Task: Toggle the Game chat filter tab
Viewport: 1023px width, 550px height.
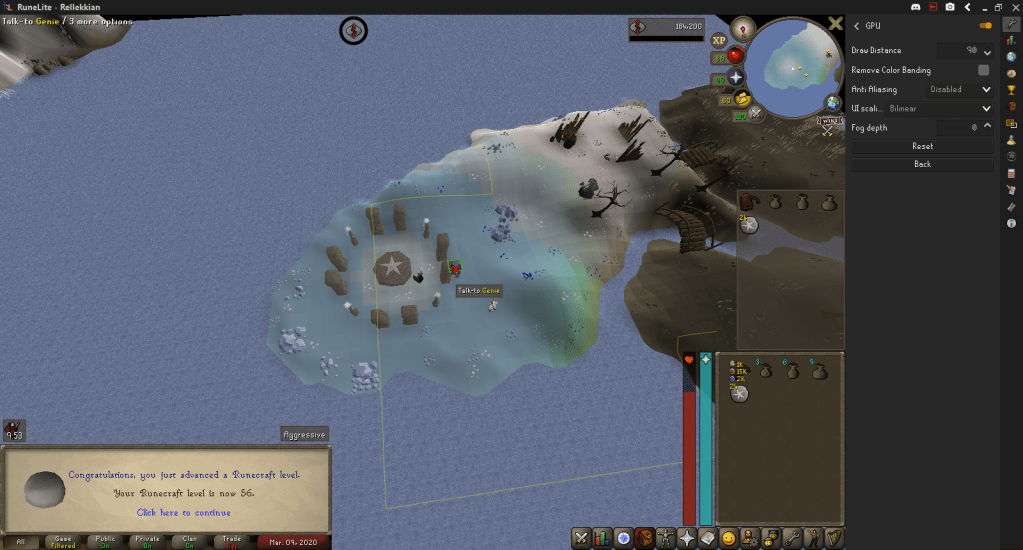Action: click(64, 541)
